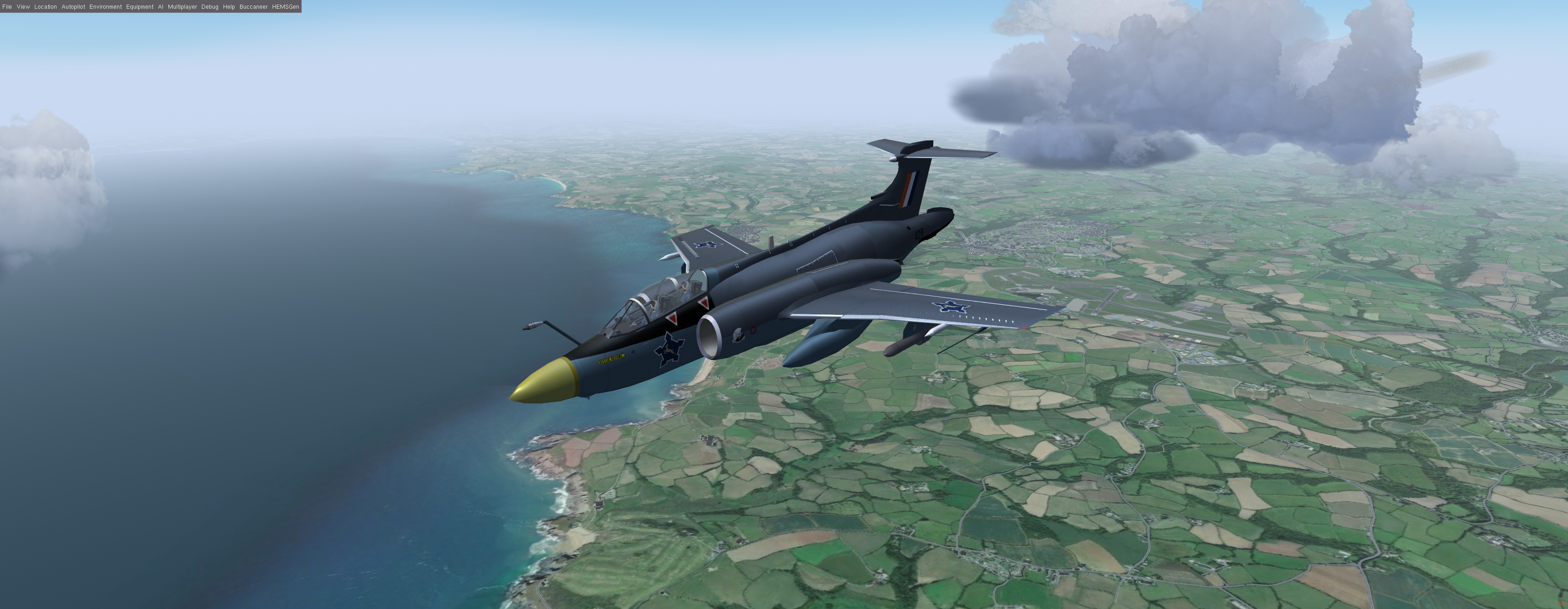Viewport: 1568px width, 609px height.
Task: Open the File menu
Action: pos(7,7)
